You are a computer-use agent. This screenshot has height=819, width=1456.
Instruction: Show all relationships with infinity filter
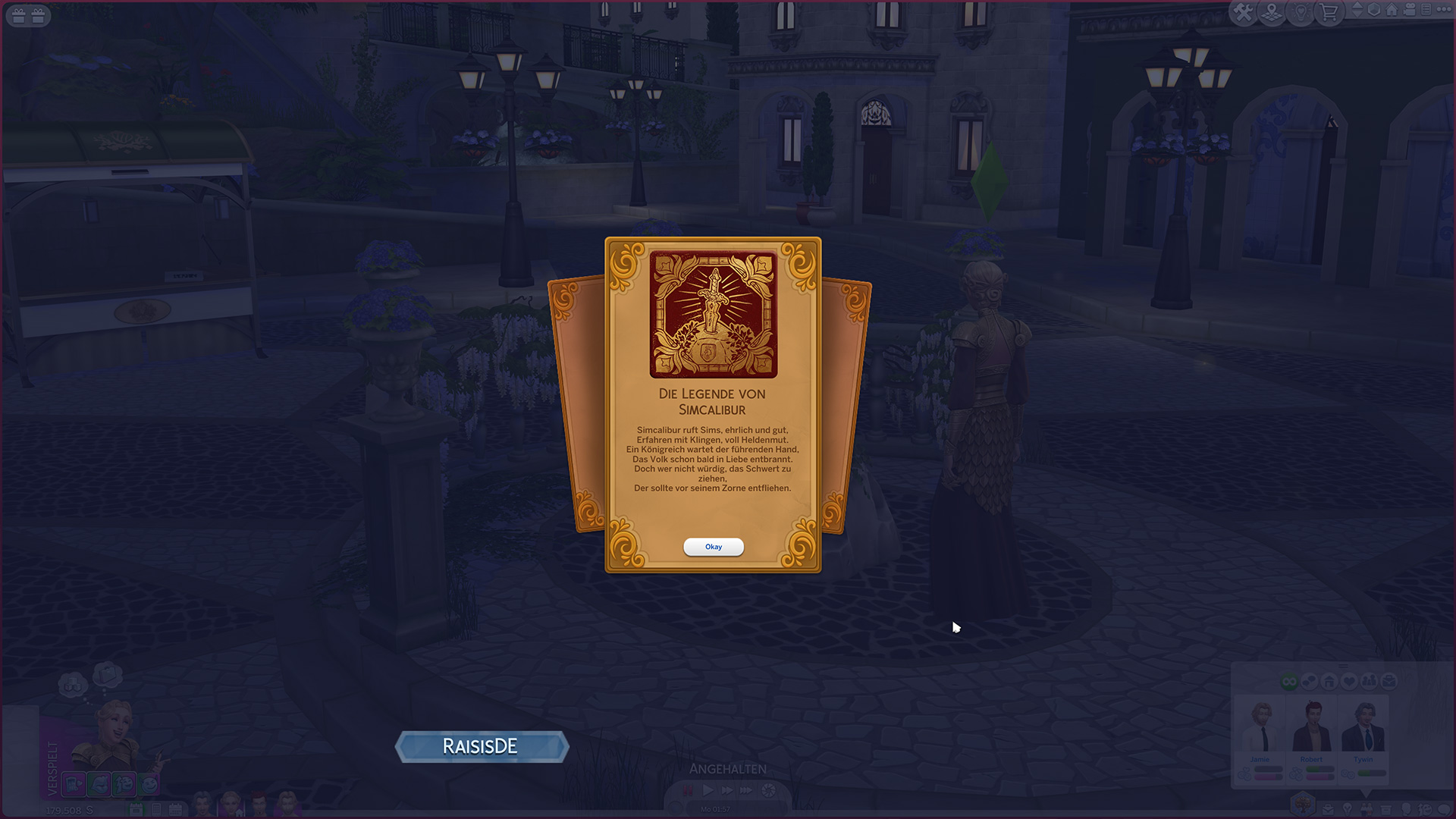[x=1289, y=682]
